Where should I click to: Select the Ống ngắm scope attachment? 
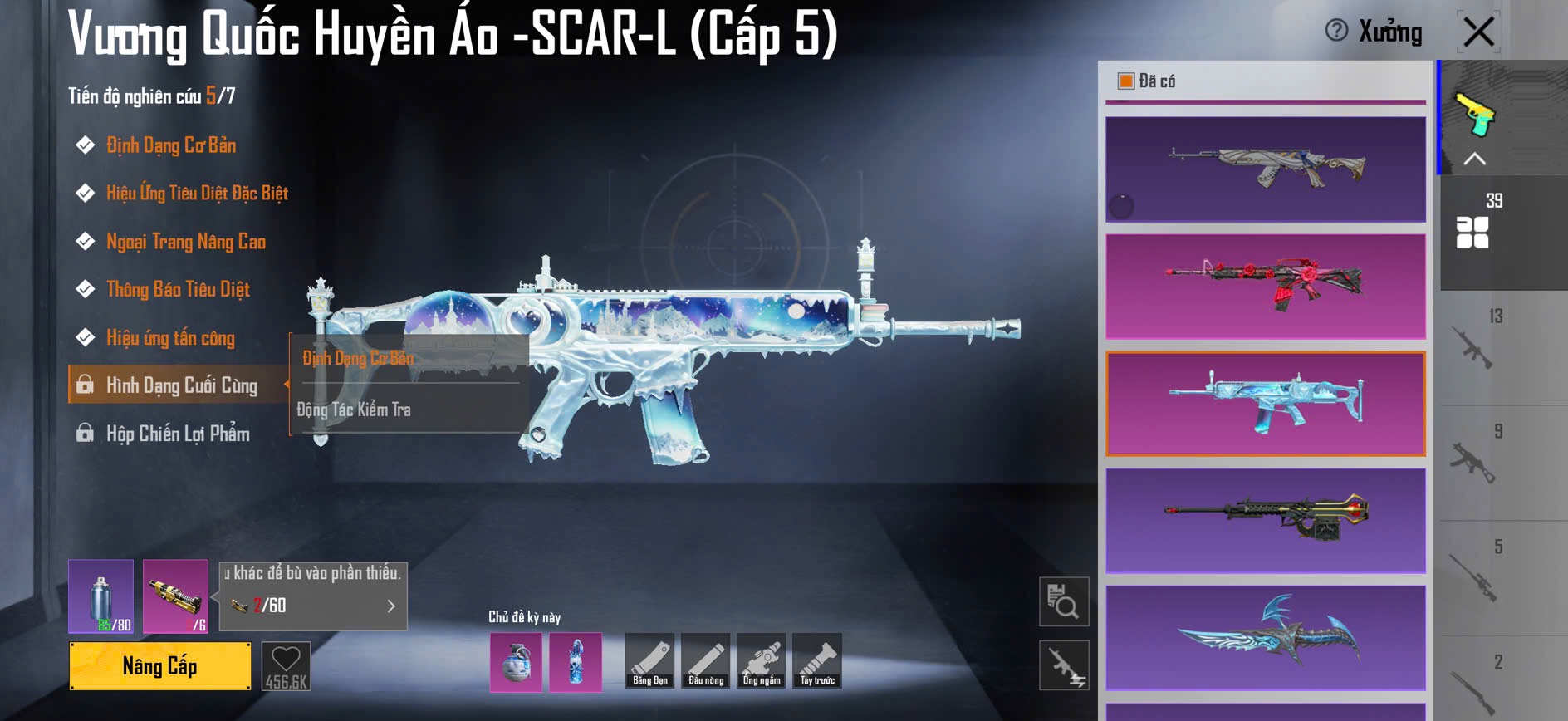[x=762, y=661]
